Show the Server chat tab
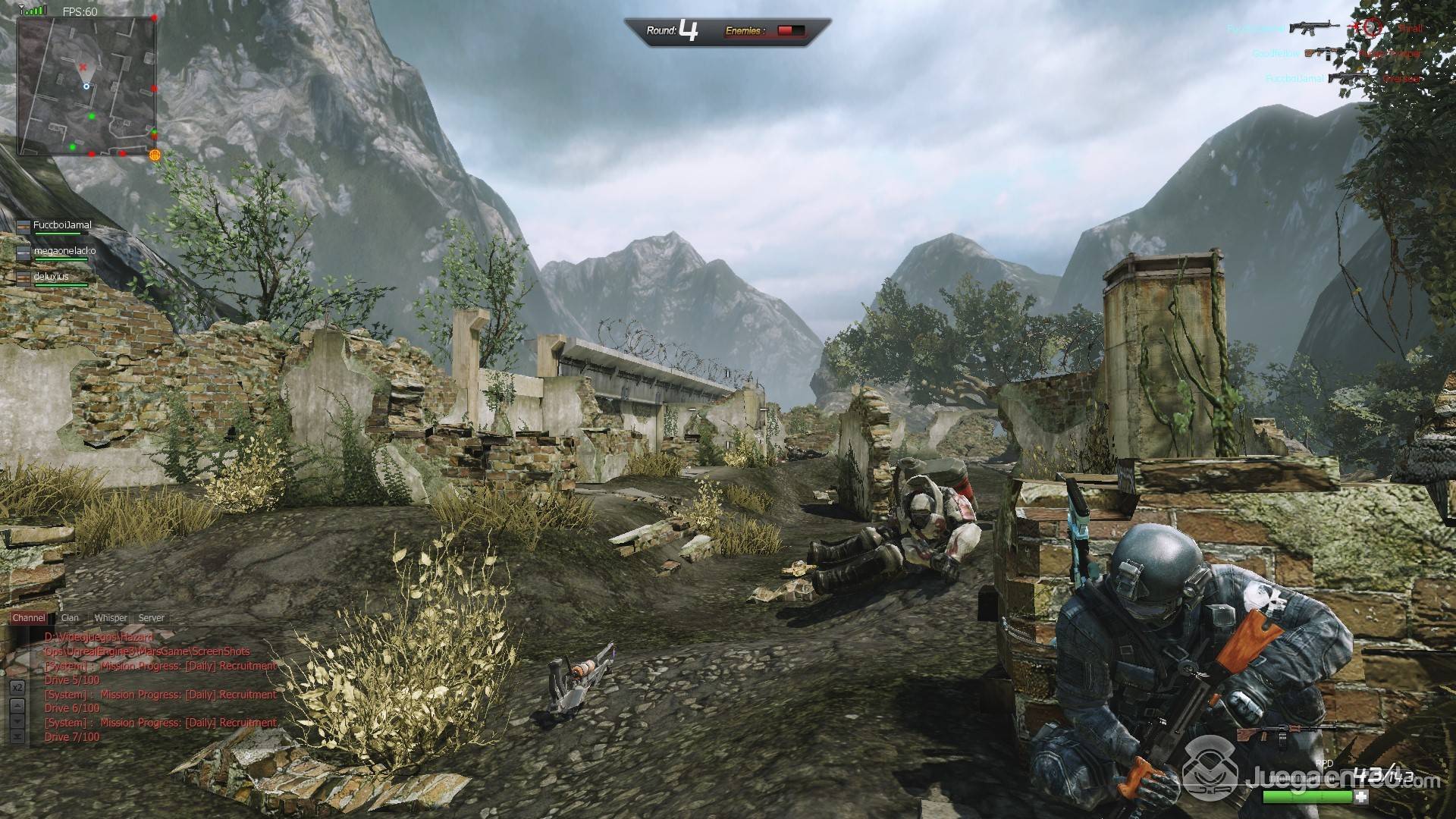The image size is (1456, 819). pos(152,618)
